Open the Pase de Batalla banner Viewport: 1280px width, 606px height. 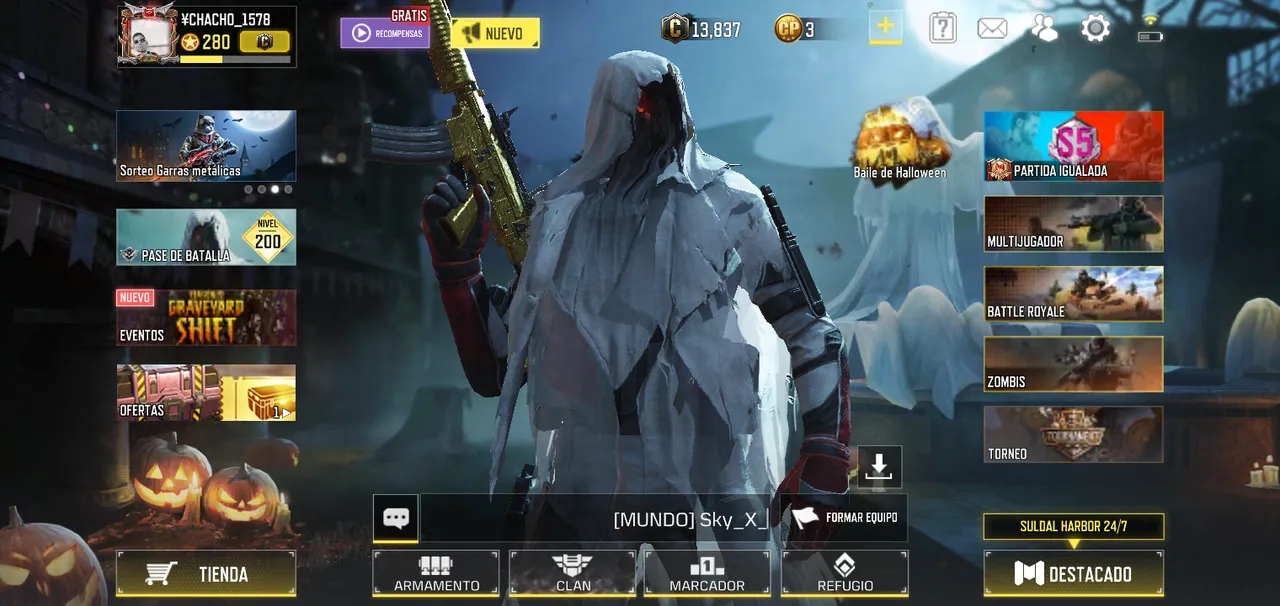206,237
